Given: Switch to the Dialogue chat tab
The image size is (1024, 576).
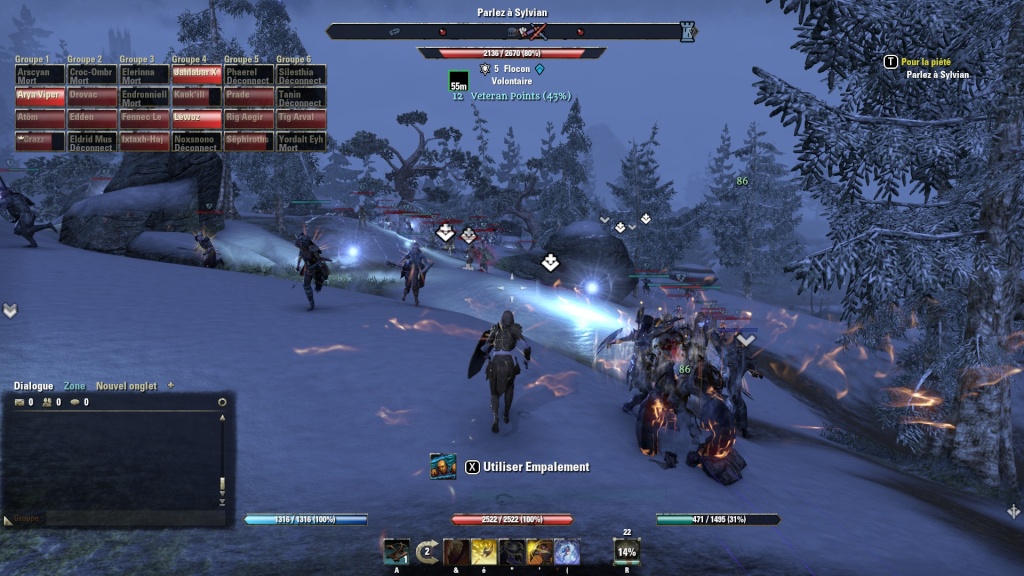Looking at the screenshot, I should [35, 386].
